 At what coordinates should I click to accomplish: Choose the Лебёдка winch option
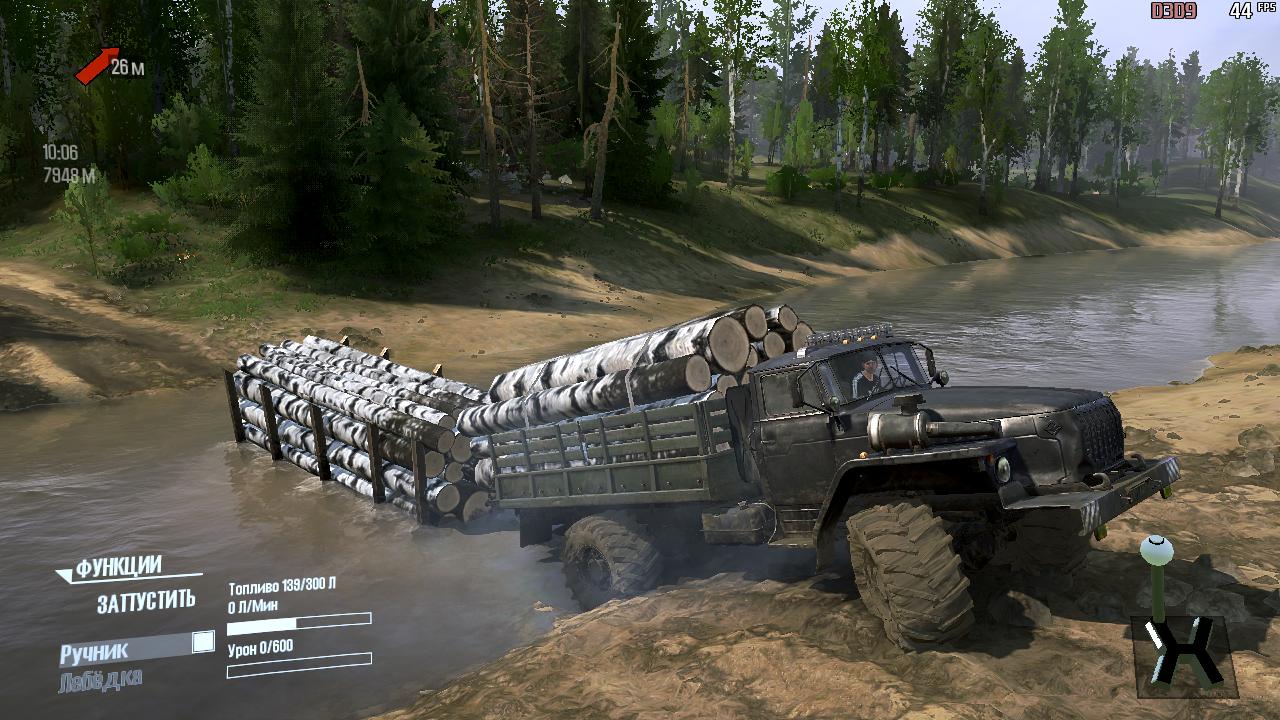(x=100, y=680)
